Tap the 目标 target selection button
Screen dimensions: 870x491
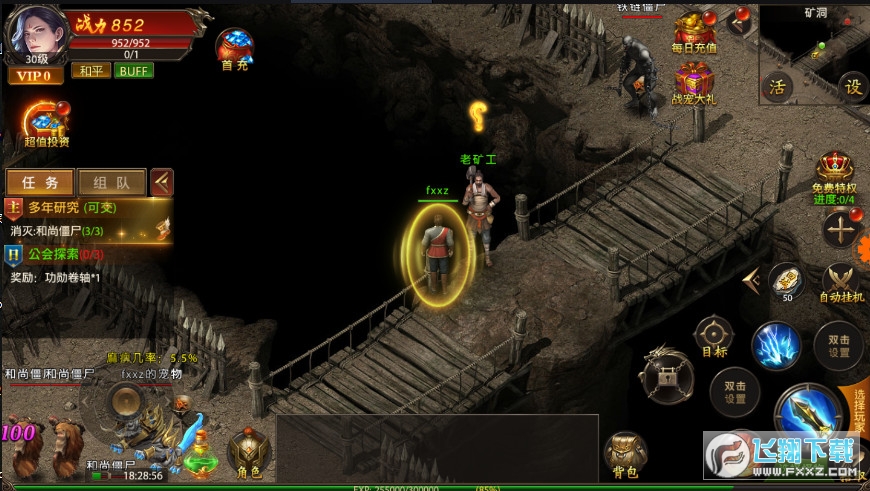[x=714, y=336]
